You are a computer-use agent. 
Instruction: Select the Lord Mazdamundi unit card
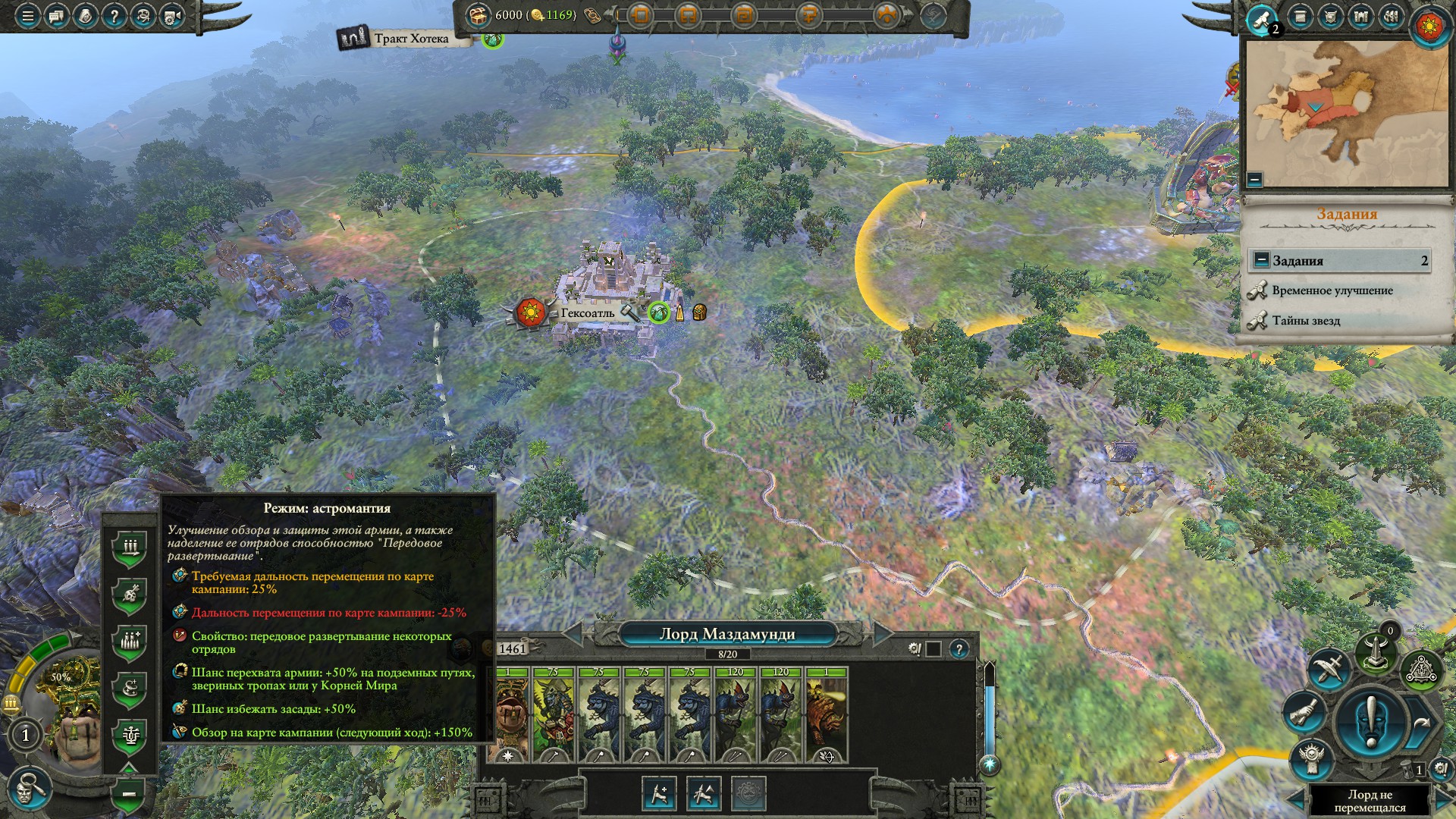point(510,714)
